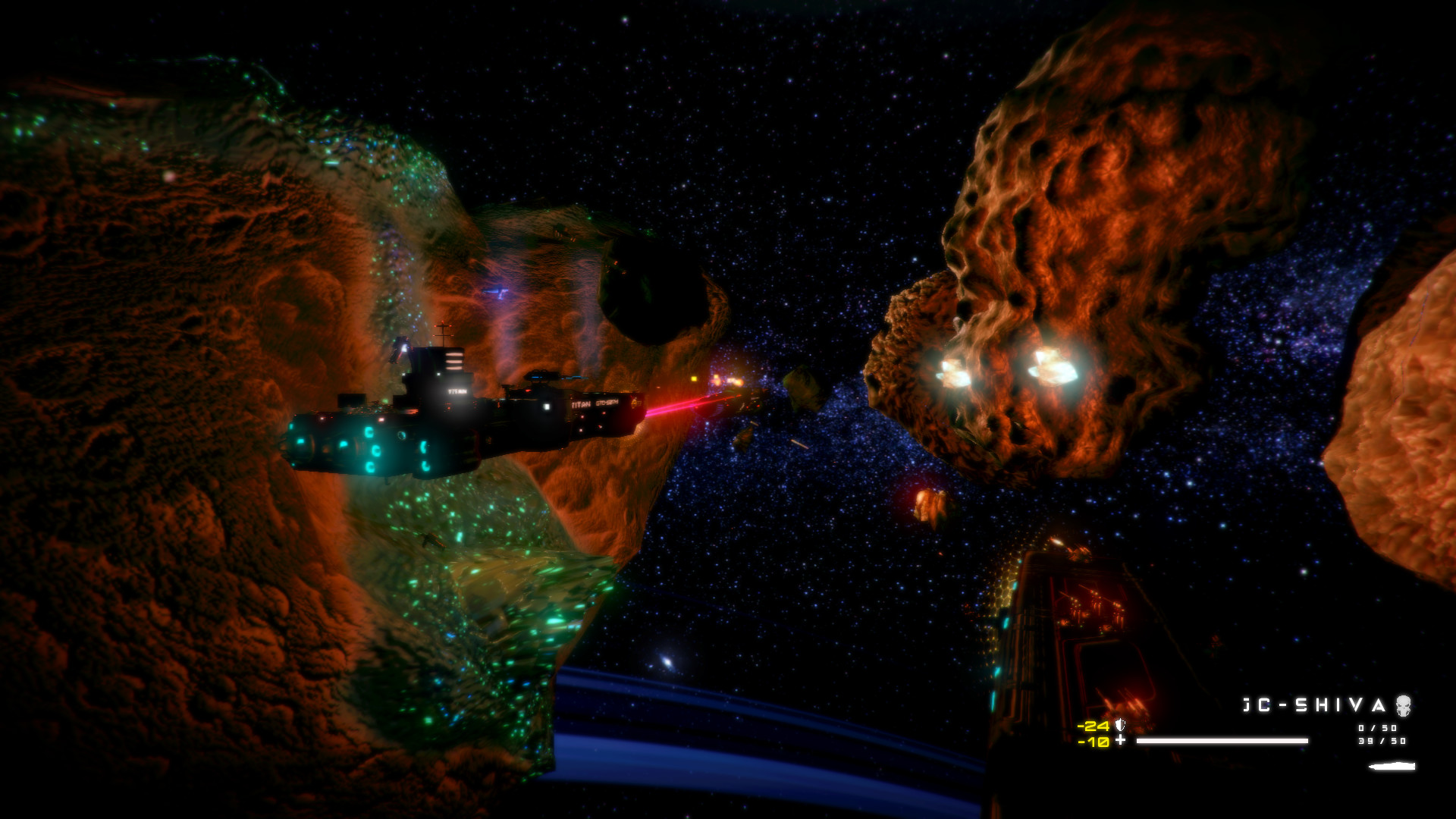Click the white health bar
Screen dimensions: 1456x819
(x=1222, y=741)
